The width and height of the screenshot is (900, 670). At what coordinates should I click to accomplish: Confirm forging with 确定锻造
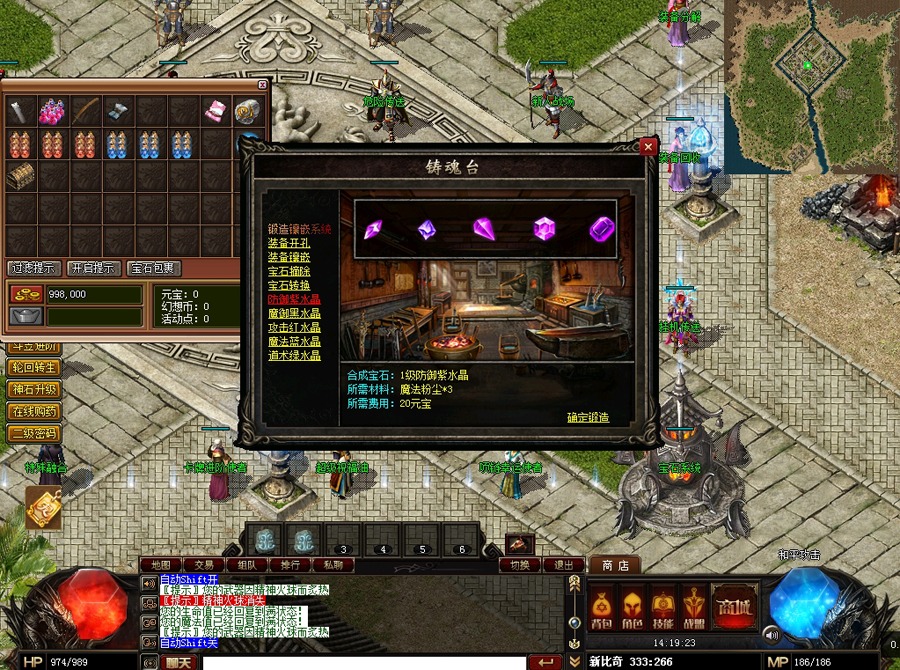pos(587,418)
